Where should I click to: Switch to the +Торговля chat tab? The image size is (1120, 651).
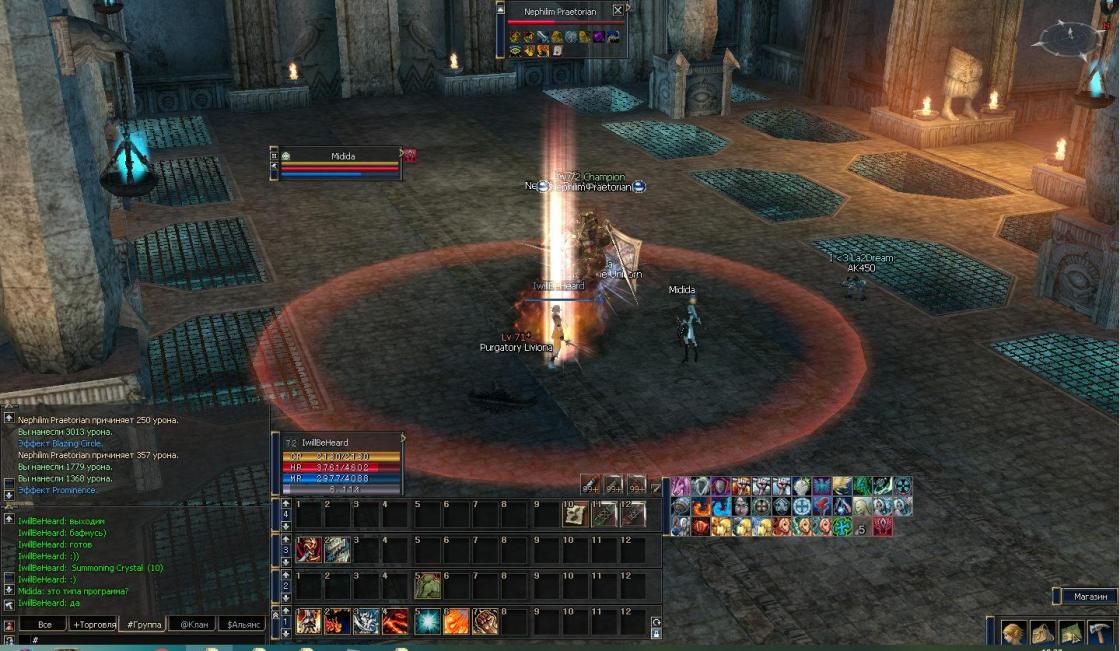tap(91, 624)
